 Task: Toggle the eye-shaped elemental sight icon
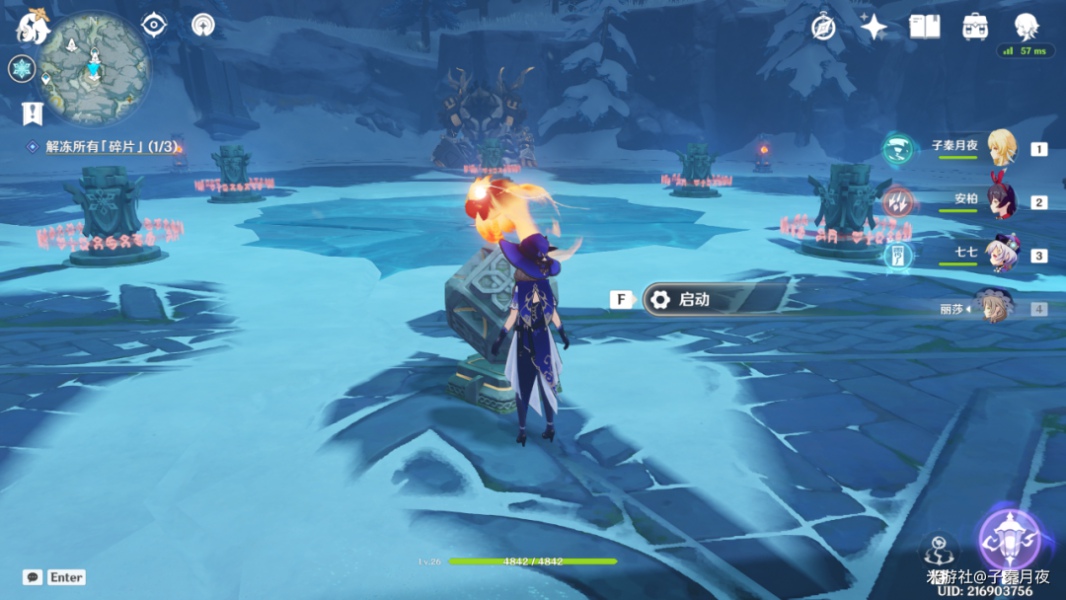[154, 25]
